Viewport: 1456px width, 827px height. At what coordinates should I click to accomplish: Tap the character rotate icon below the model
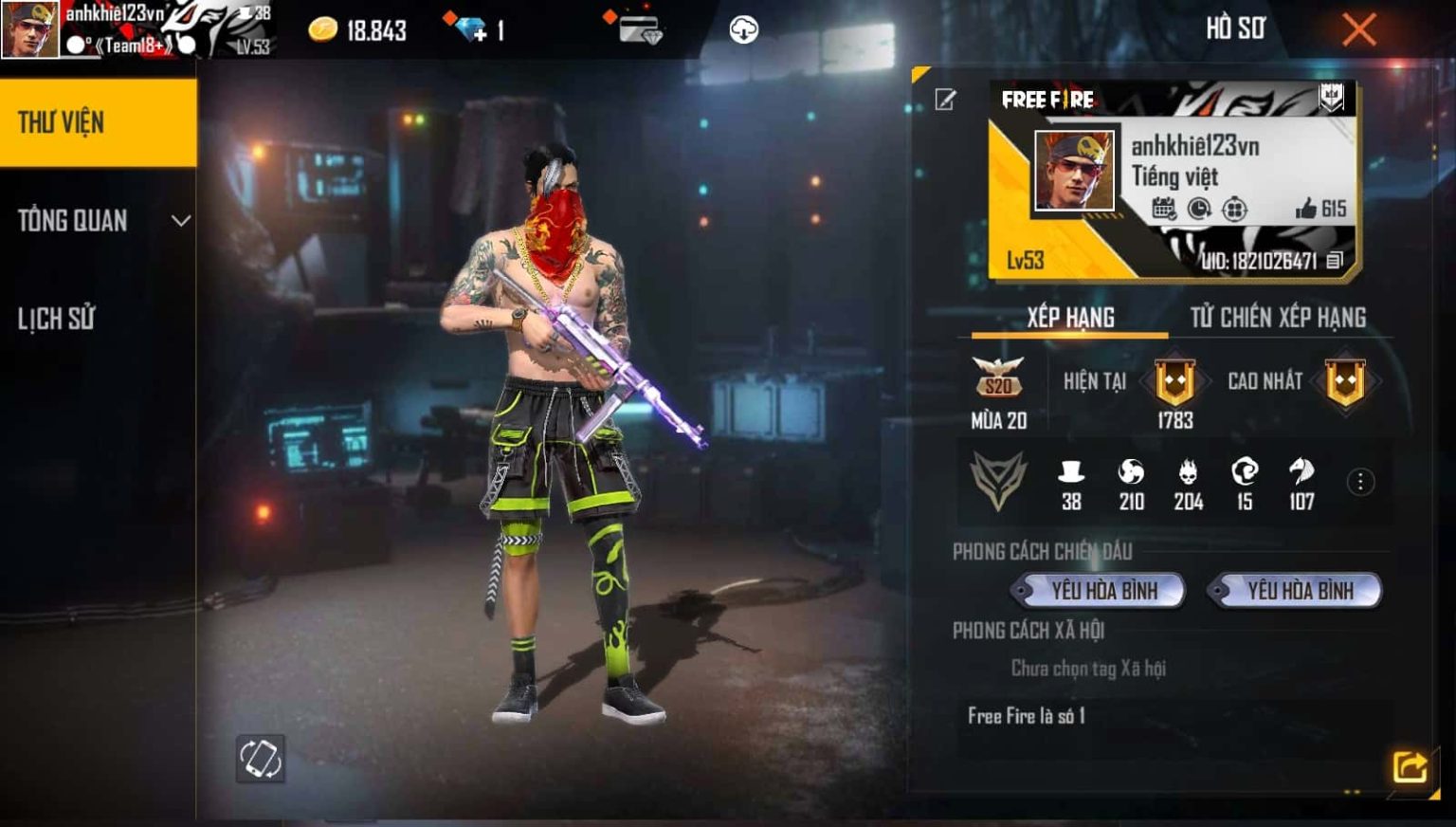[x=263, y=758]
